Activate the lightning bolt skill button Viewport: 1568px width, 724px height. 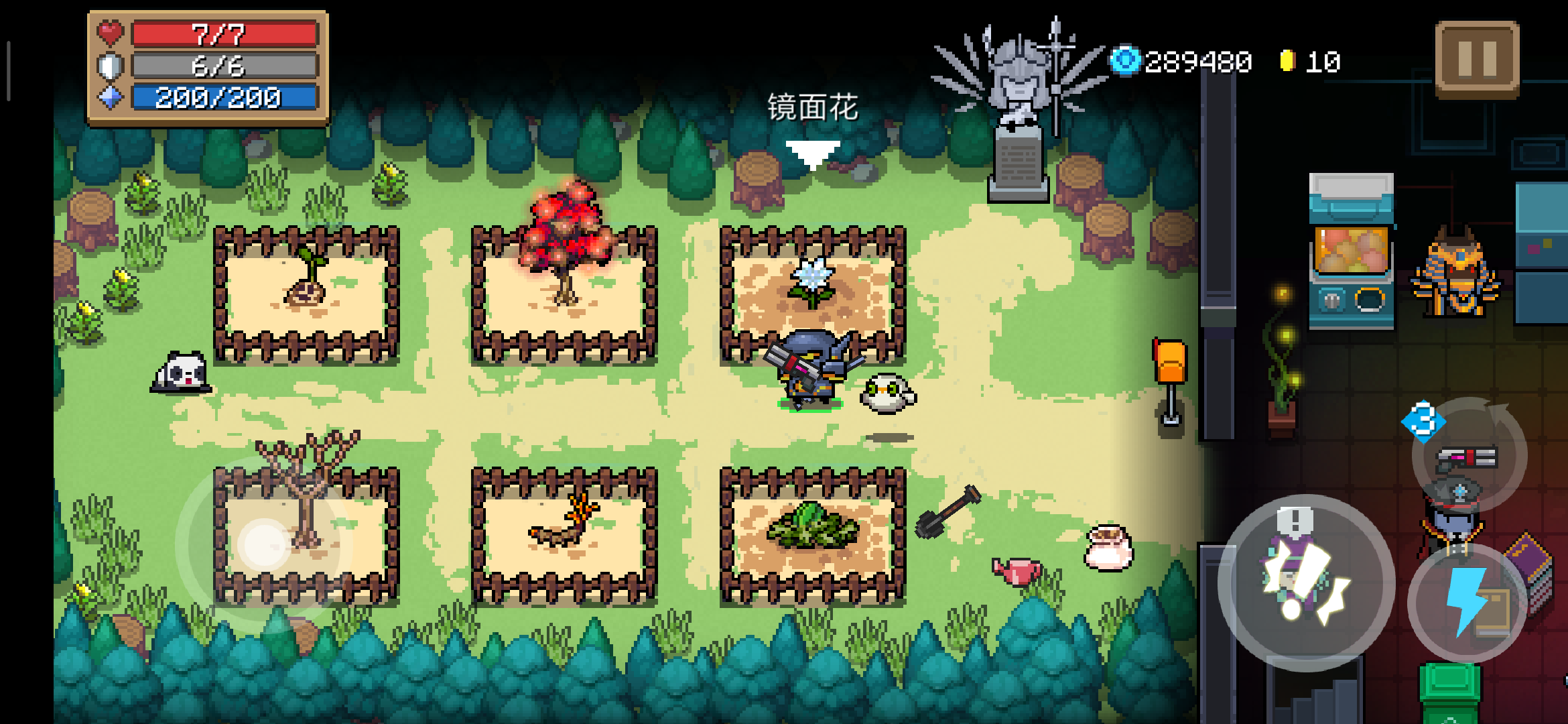1466,601
